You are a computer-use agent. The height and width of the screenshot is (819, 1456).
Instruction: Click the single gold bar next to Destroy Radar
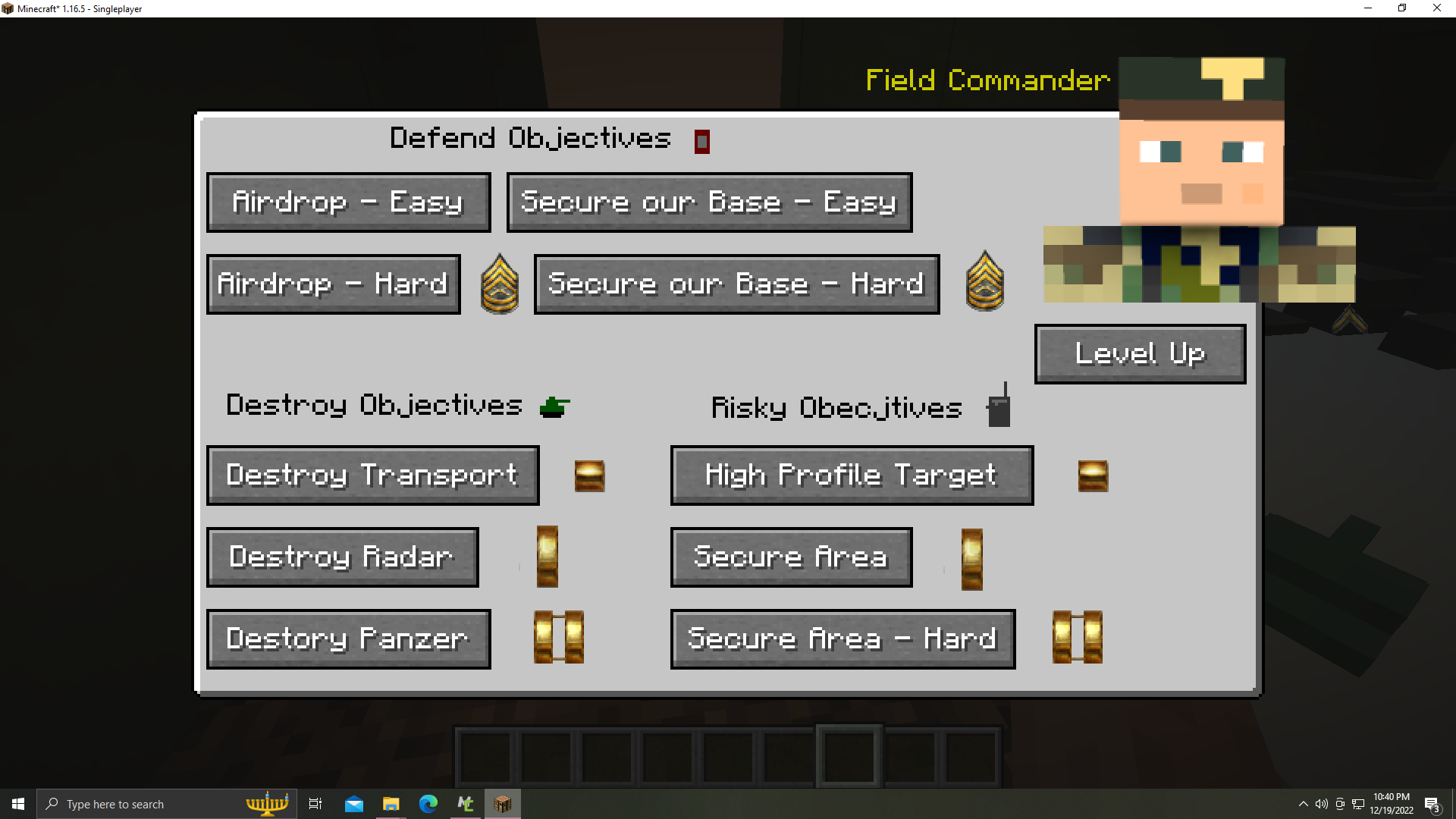click(546, 557)
